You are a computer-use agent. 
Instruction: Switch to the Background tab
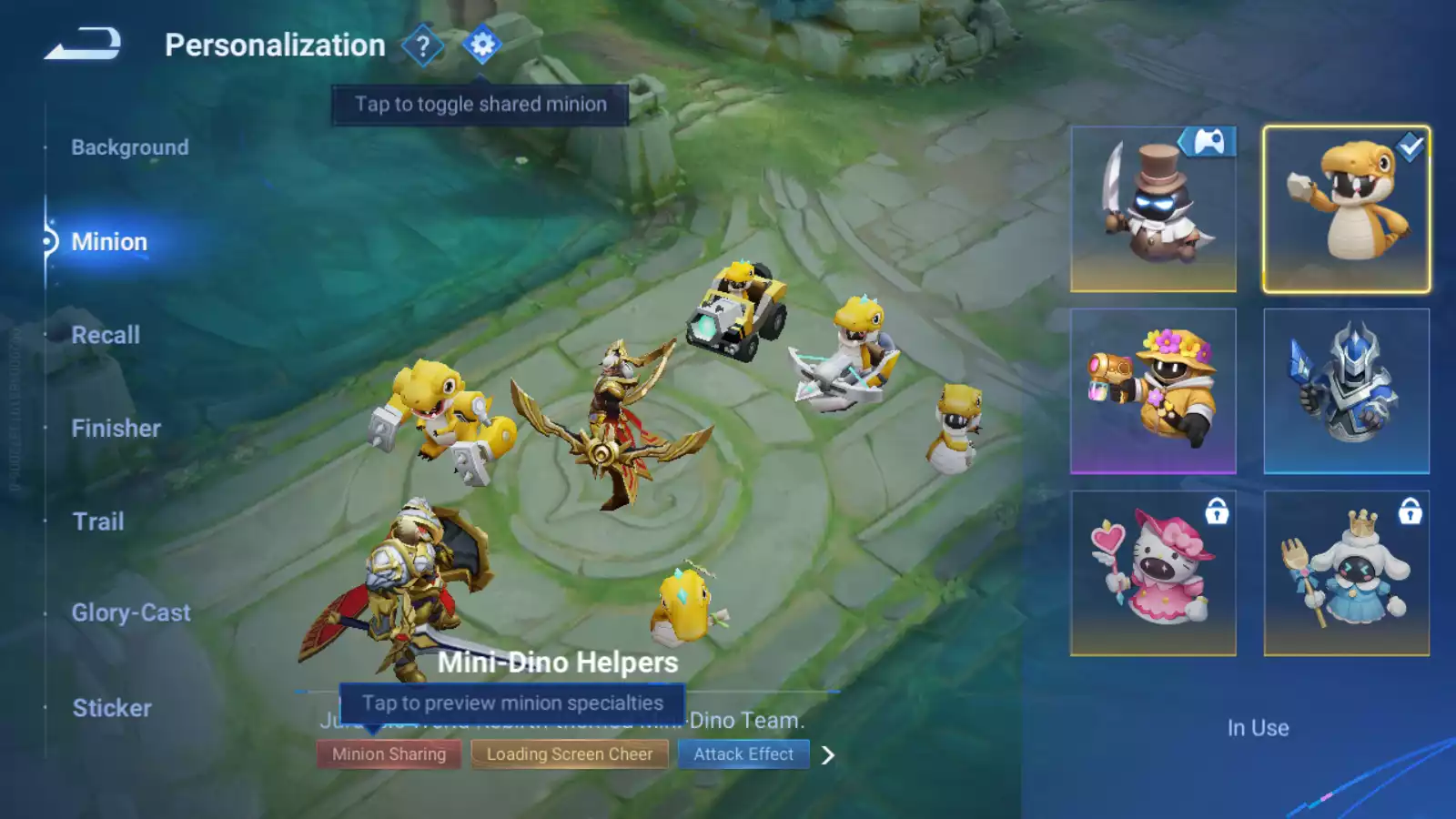tap(130, 147)
